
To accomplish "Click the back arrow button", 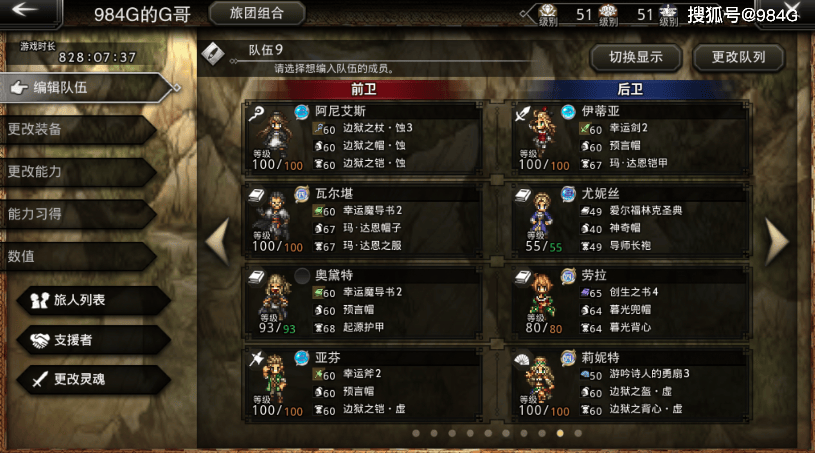I will point(26,12).
